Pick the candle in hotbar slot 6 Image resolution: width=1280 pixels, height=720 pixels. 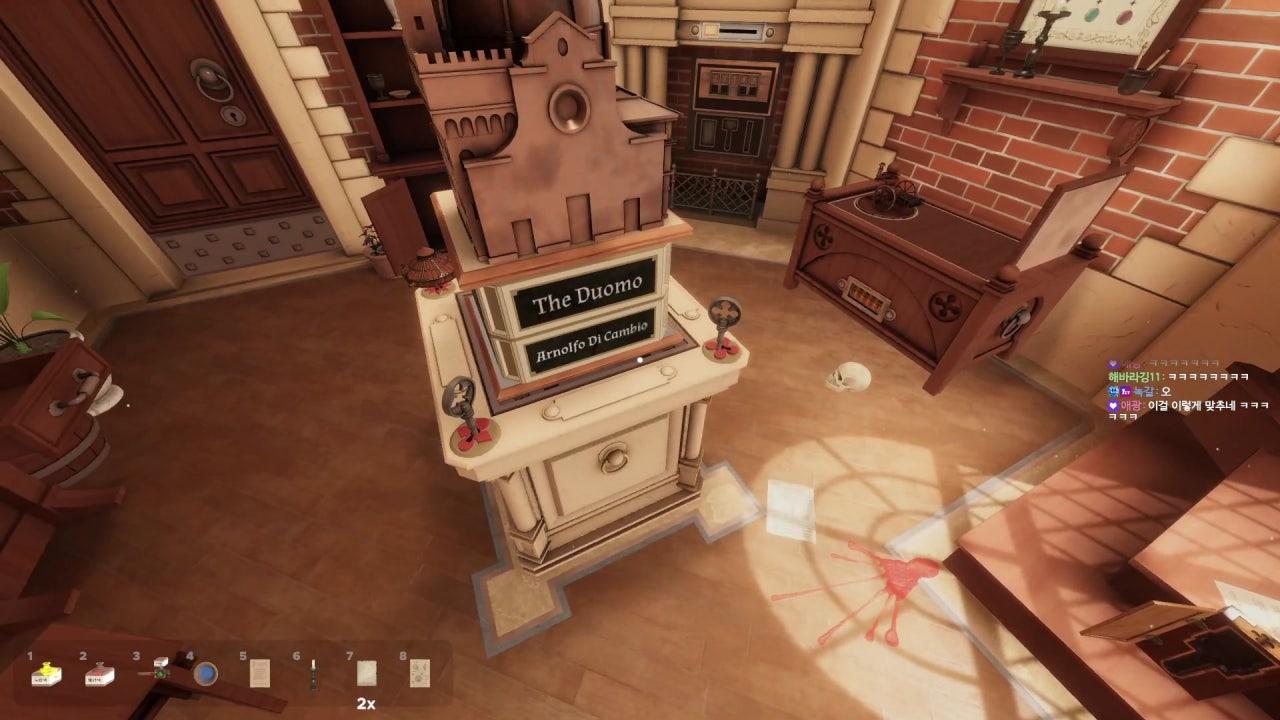click(313, 674)
